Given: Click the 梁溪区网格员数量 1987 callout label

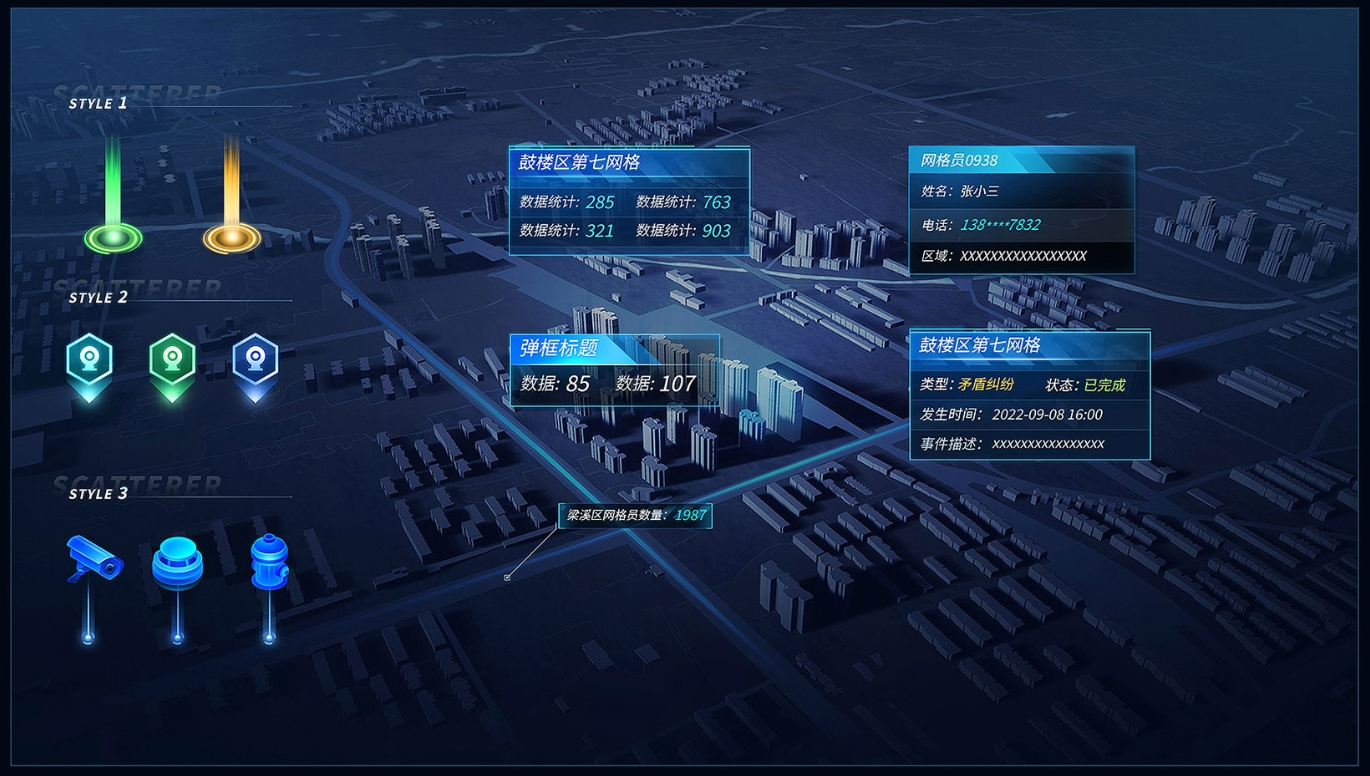Looking at the screenshot, I should [x=634, y=516].
